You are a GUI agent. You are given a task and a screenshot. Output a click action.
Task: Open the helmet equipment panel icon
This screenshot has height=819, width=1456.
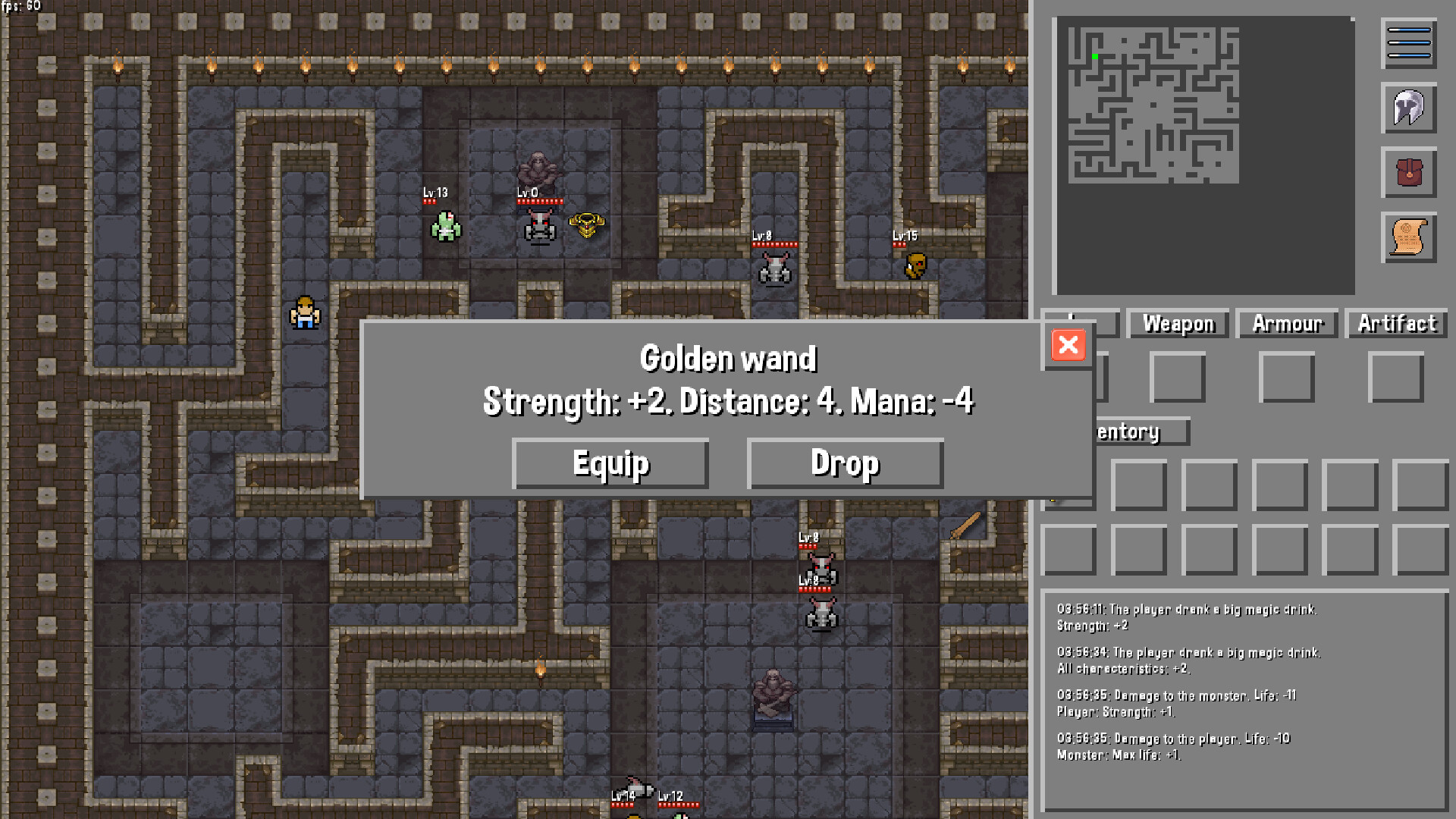pos(1409,108)
